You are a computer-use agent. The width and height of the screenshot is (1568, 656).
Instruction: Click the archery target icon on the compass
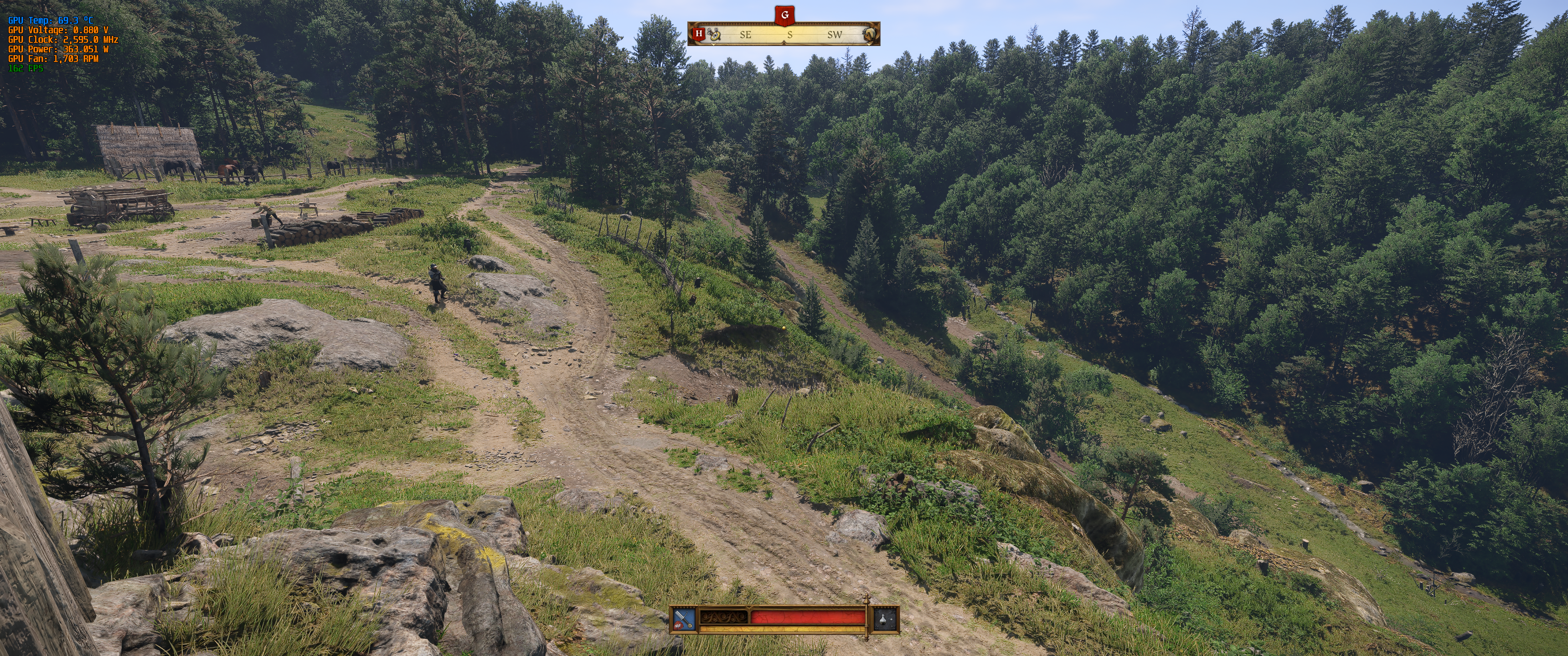[715, 35]
